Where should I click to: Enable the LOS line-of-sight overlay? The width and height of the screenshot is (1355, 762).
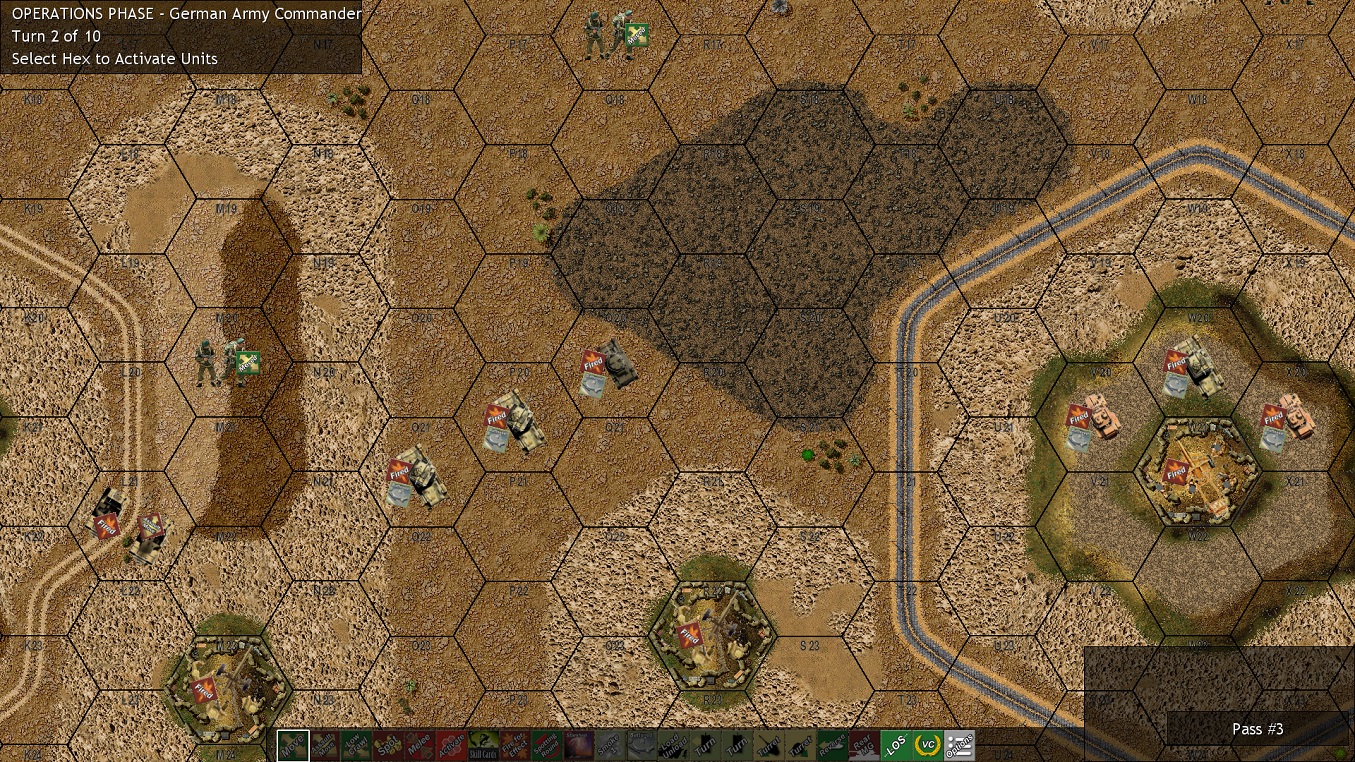[x=895, y=745]
